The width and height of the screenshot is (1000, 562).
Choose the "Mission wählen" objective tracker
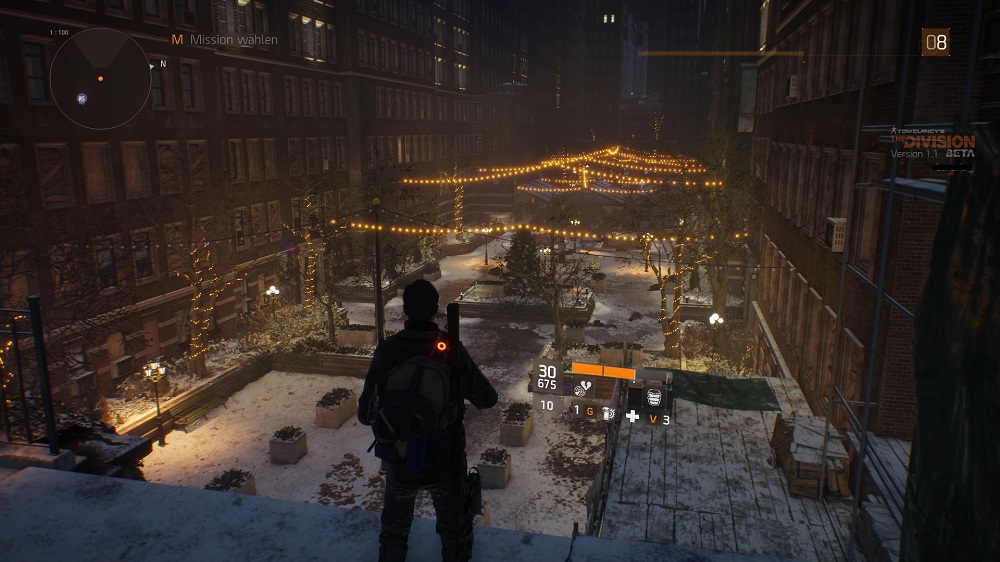click(217, 40)
